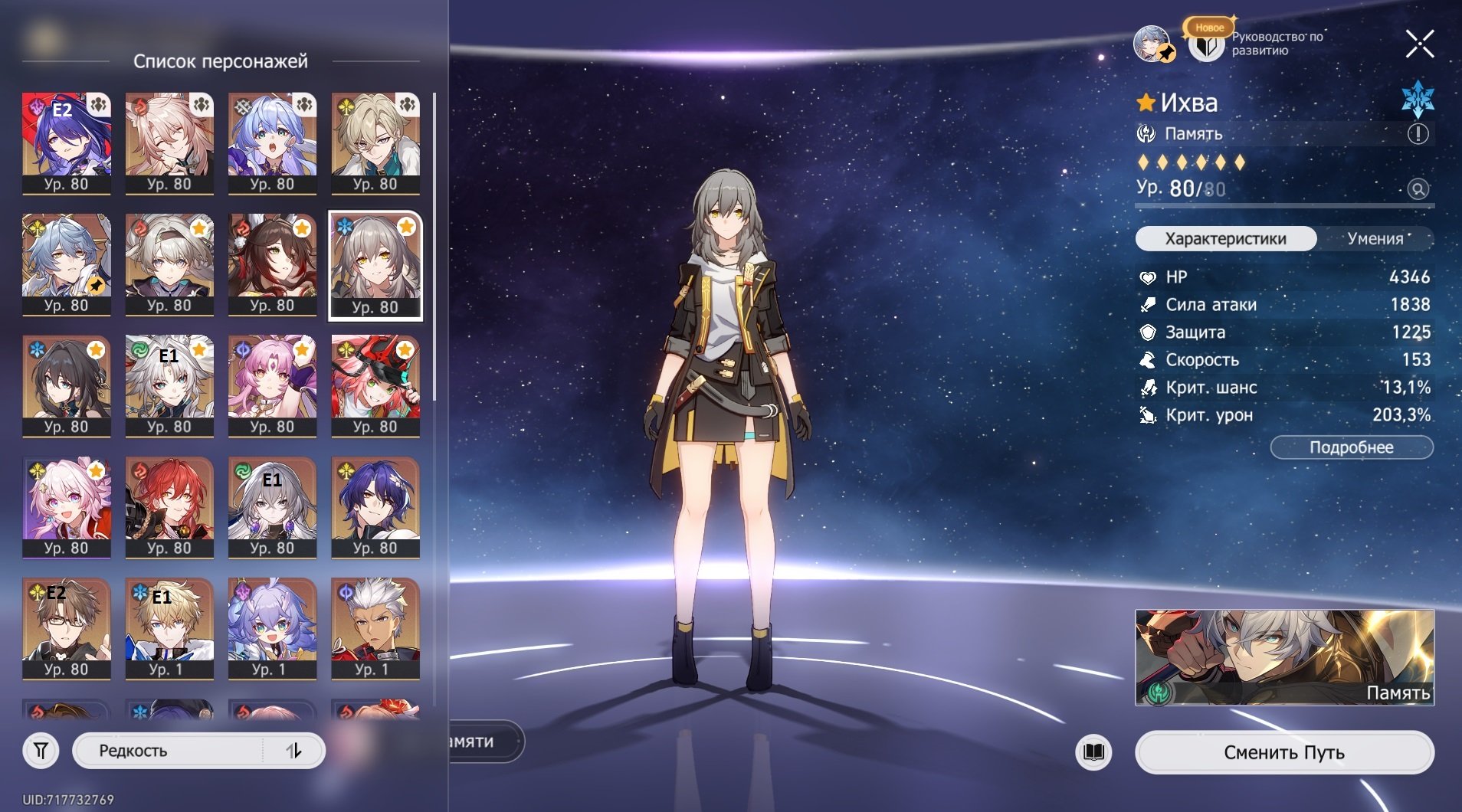This screenshot has height=812, width=1462.
Task: Close the character screen
Action: [x=1419, y=44]
